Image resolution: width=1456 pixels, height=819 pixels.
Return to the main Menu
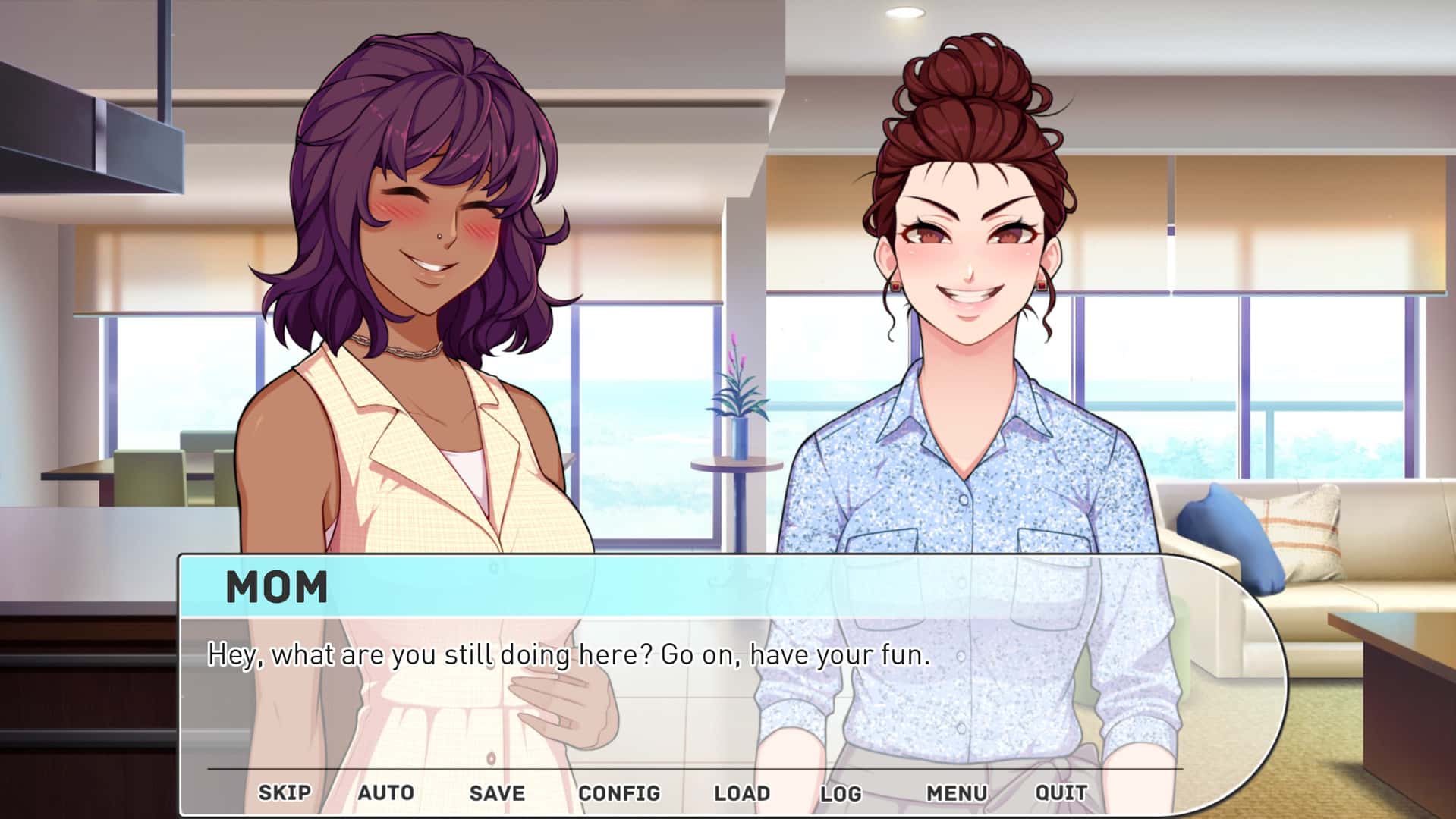pos(954,792)
